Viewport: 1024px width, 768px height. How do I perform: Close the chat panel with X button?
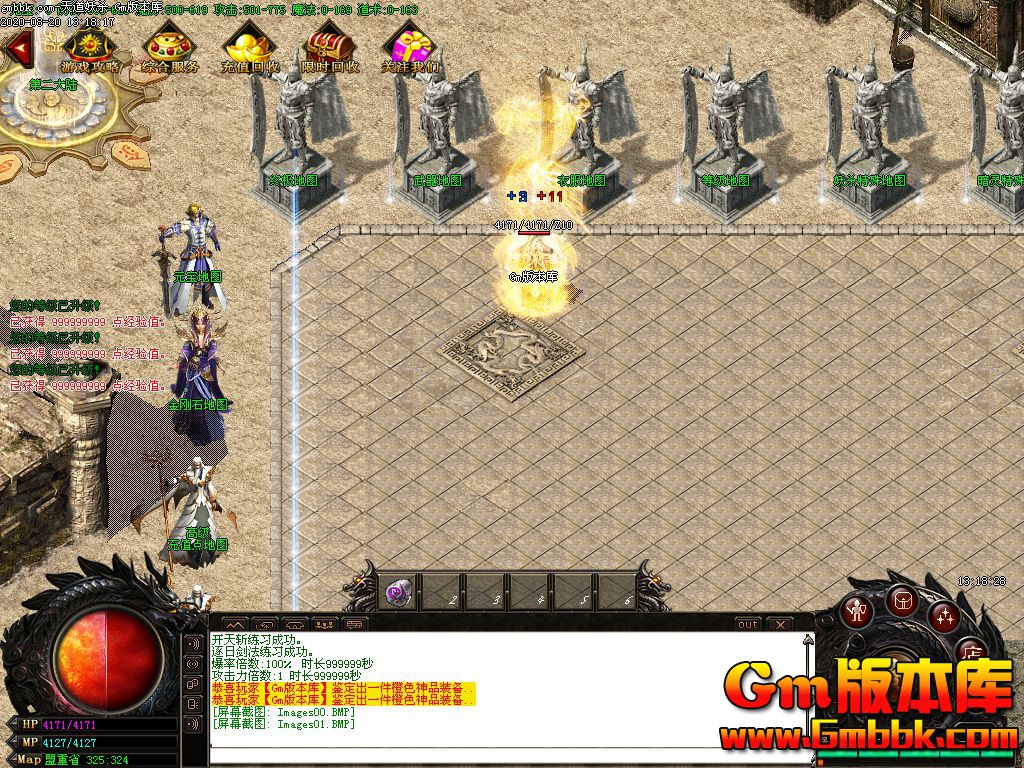coord(781,624)
